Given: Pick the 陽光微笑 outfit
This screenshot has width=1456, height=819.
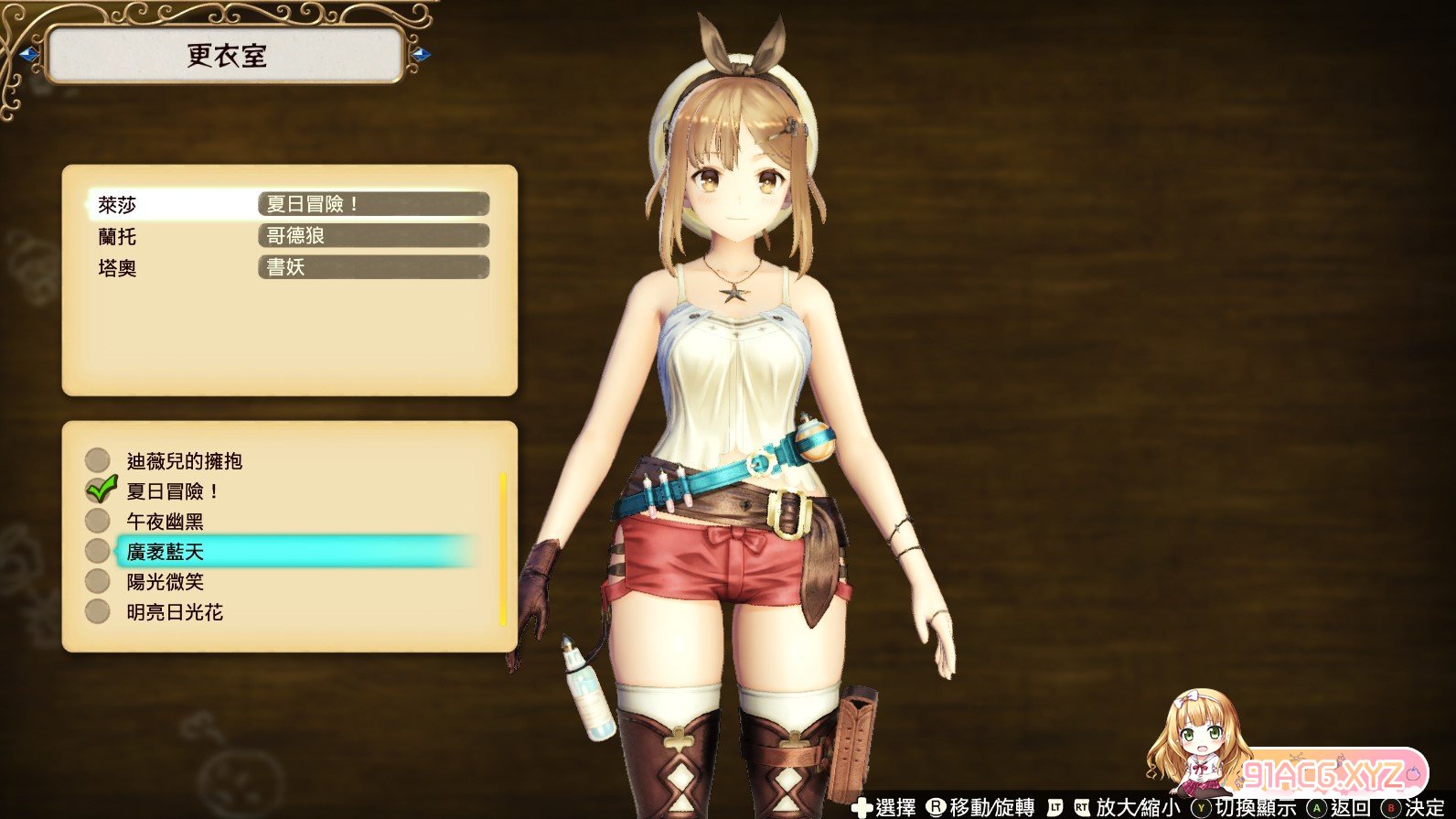Looking at the screenshot, I should [165, 582].
